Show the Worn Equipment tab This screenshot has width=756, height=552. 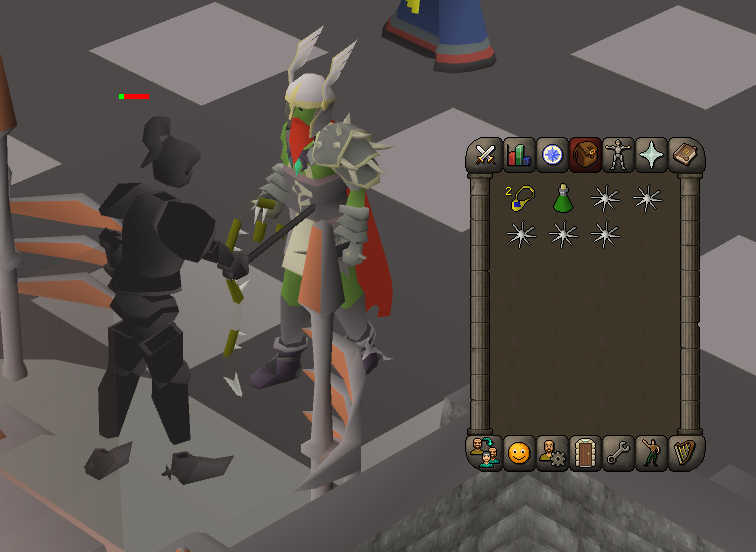618,155
